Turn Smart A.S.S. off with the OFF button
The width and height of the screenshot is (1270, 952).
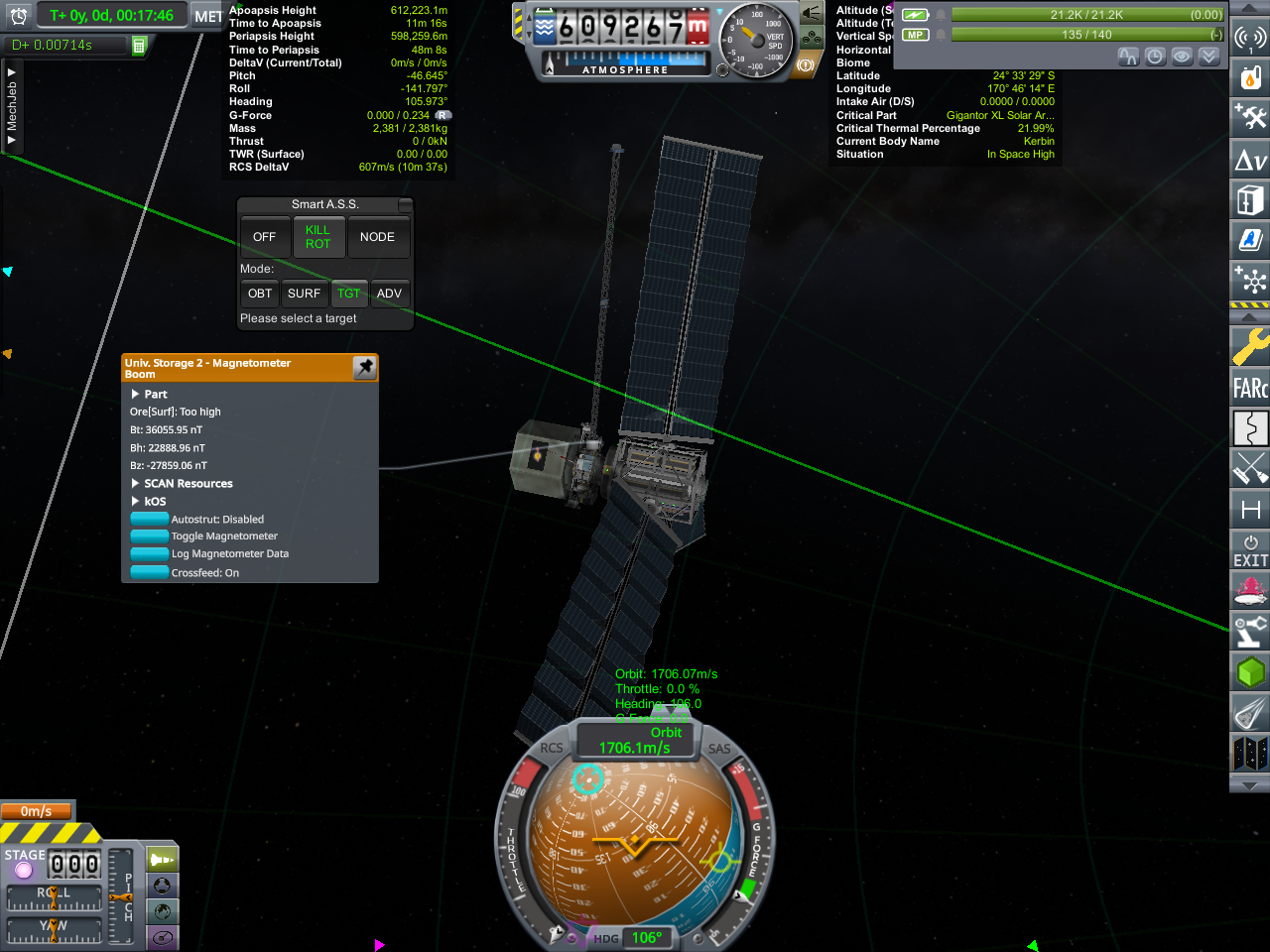pyautogui.click(x=264, y=237)
